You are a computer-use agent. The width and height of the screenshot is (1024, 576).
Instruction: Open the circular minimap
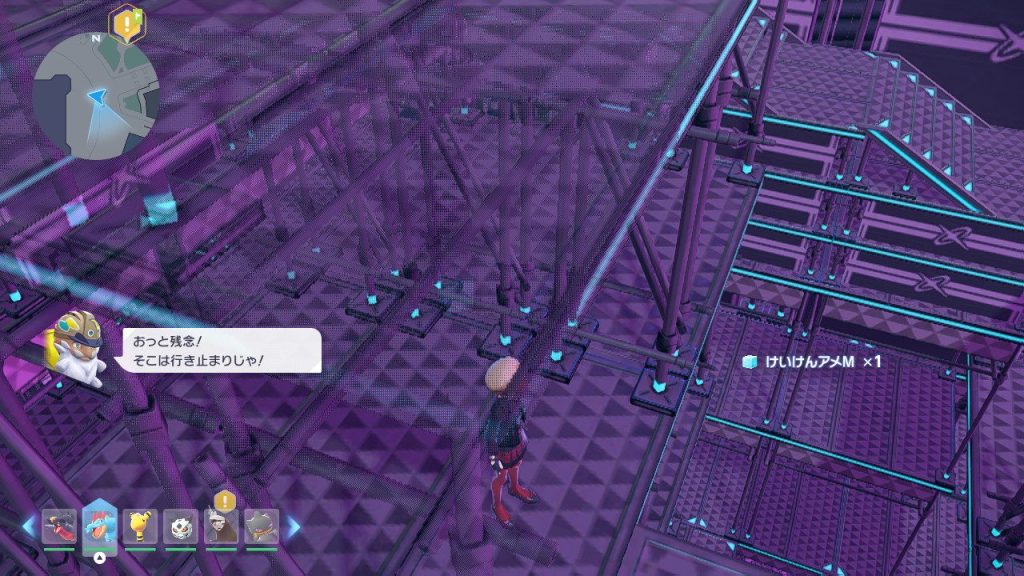click(95, 95)
